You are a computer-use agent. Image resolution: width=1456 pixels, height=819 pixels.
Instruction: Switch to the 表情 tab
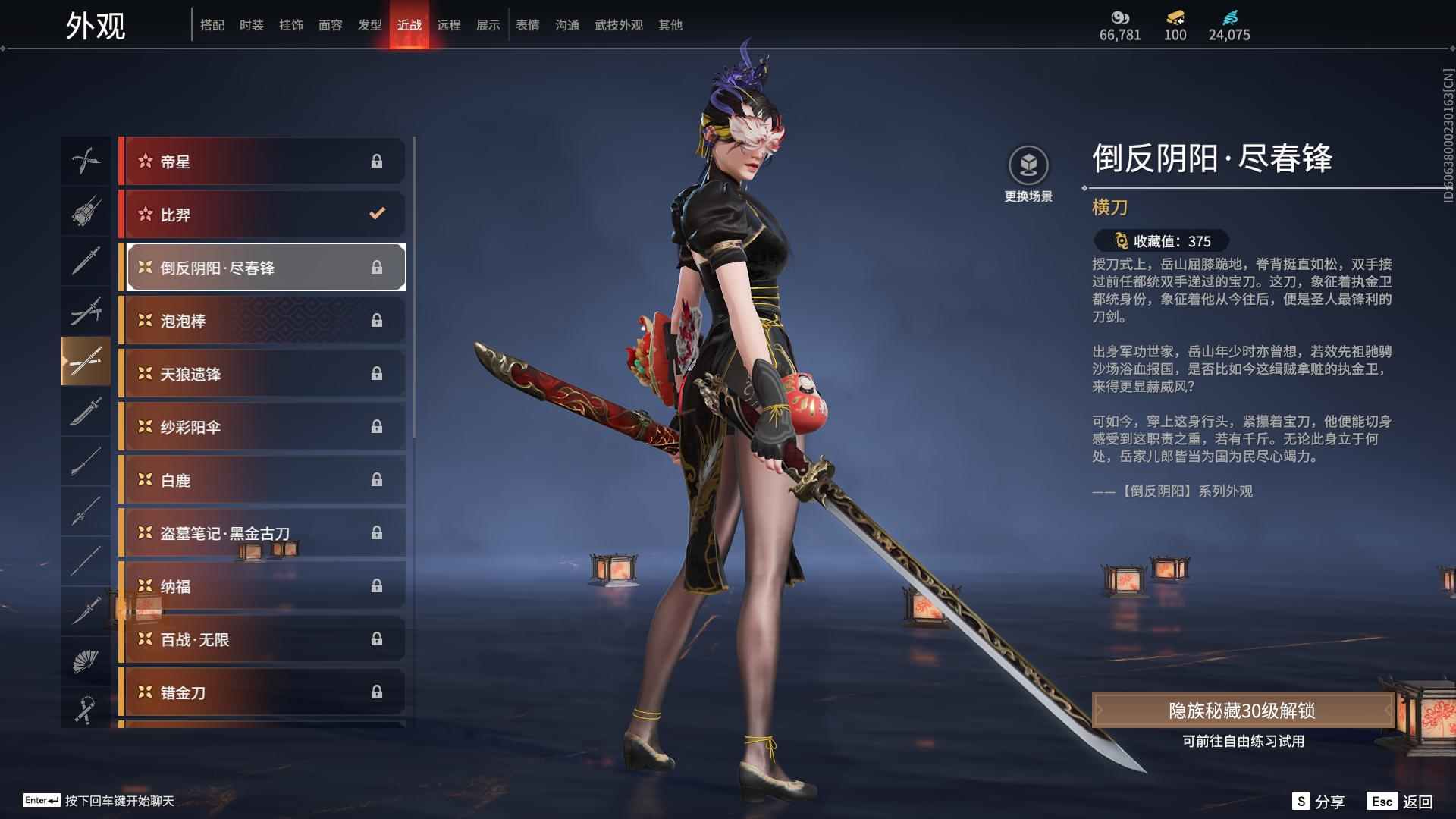527,25
